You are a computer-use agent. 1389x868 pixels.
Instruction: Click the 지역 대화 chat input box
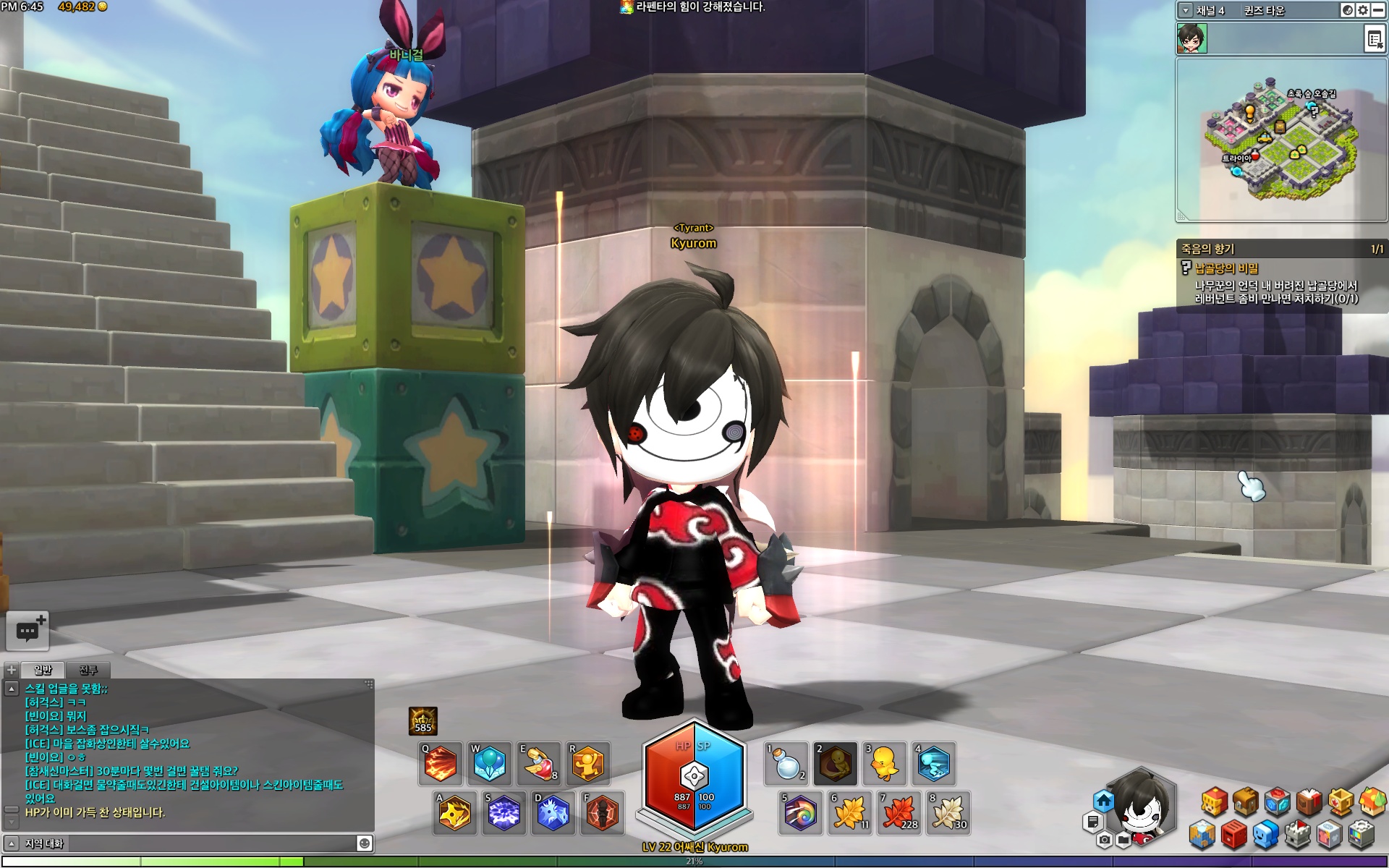coord(188,843)
